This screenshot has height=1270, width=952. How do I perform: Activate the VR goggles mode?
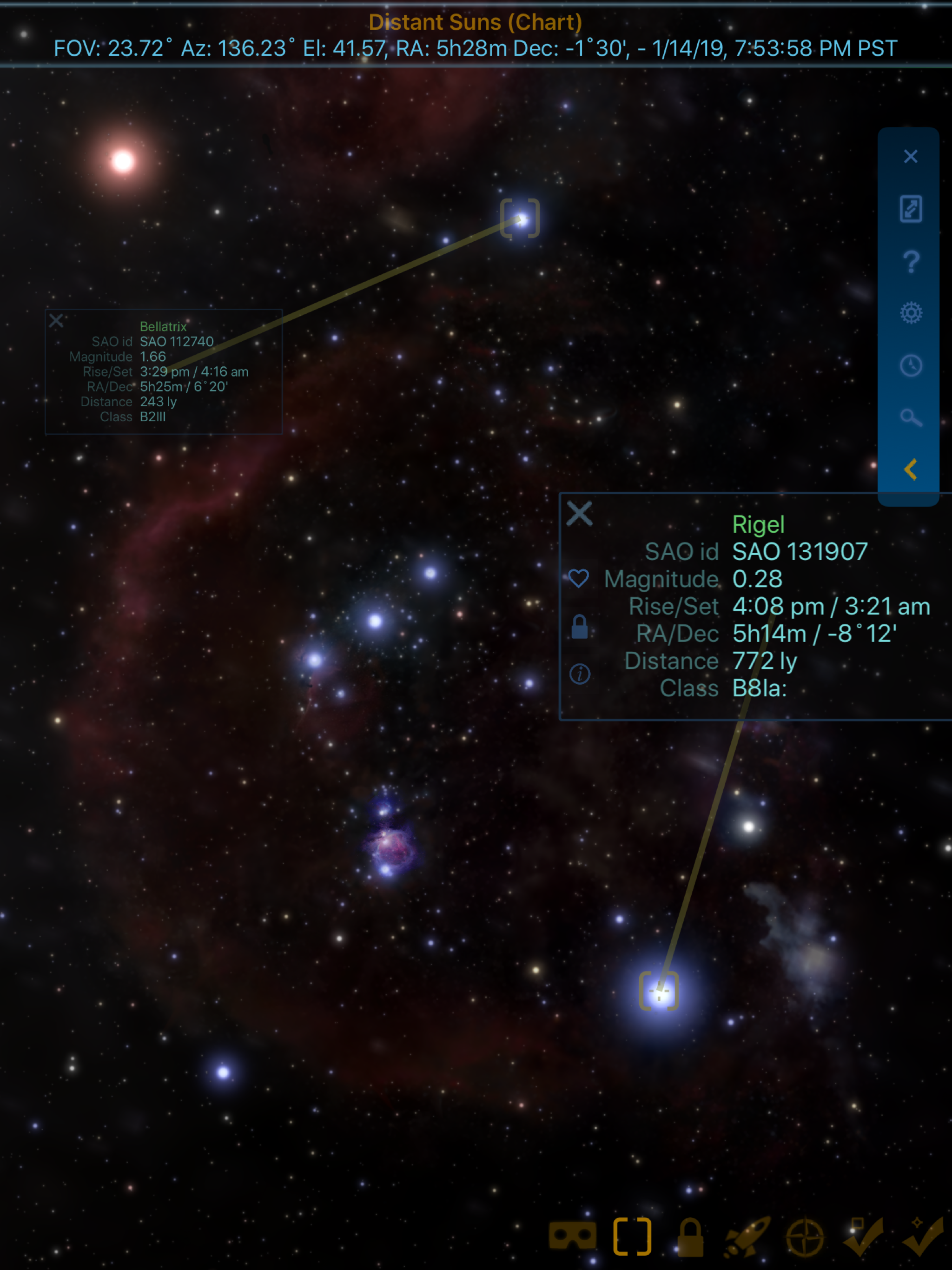pyautogui.click(x=572, y=1236)
